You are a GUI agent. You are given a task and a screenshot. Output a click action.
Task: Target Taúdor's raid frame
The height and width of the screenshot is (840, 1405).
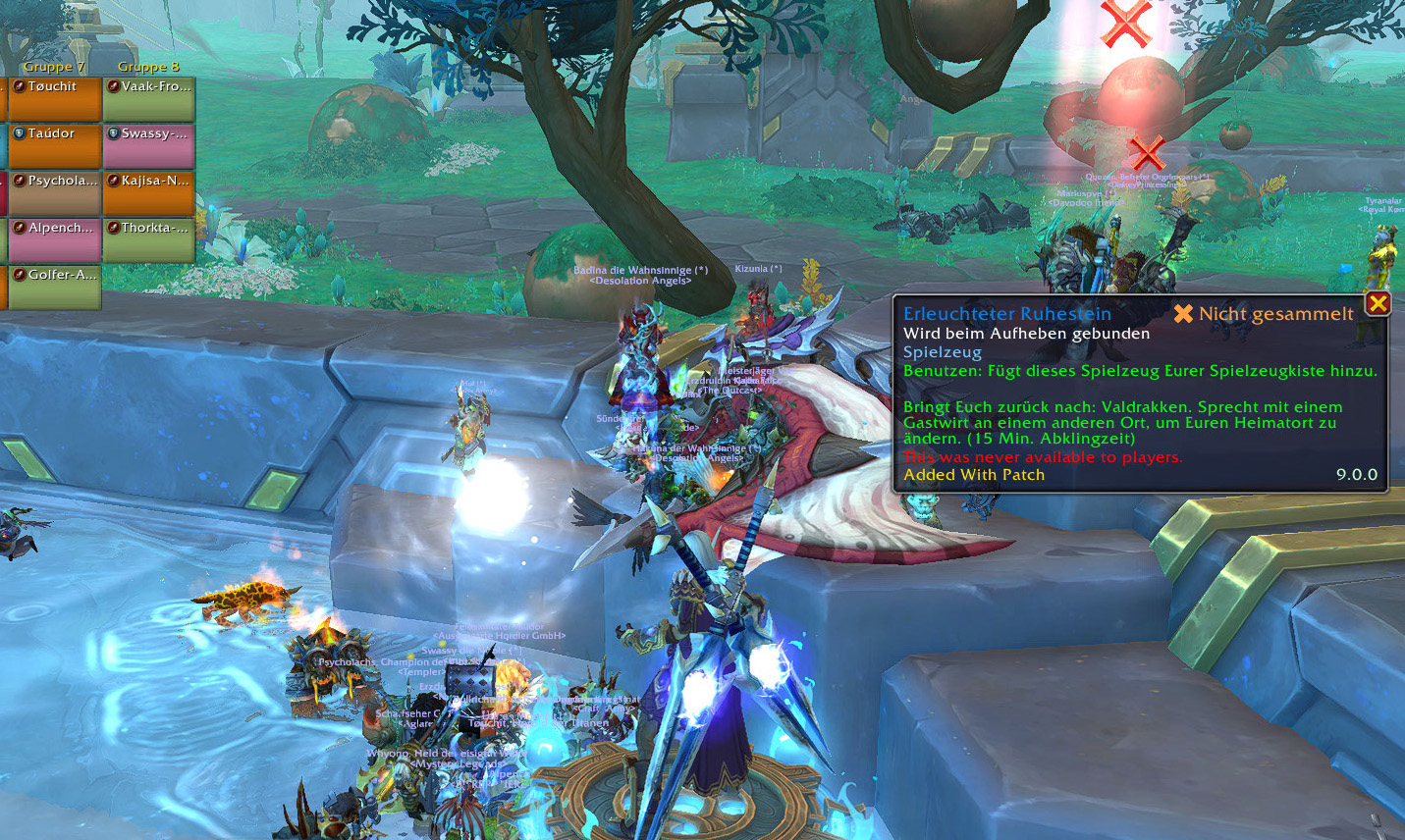pyautogui.click(x=55, y=146)
